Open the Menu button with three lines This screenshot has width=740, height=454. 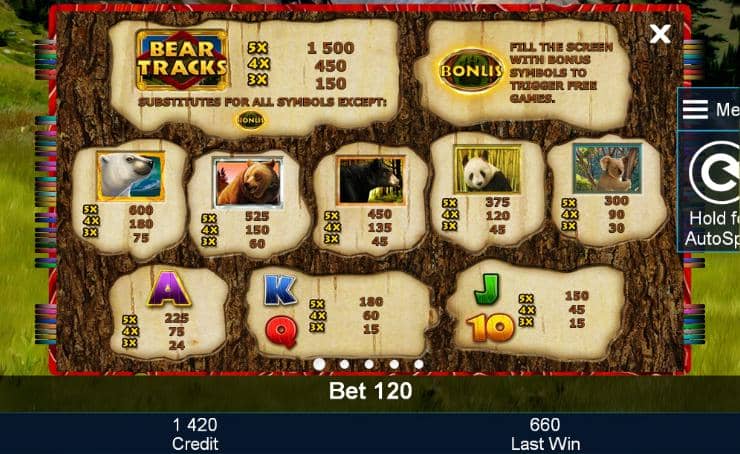710,110
